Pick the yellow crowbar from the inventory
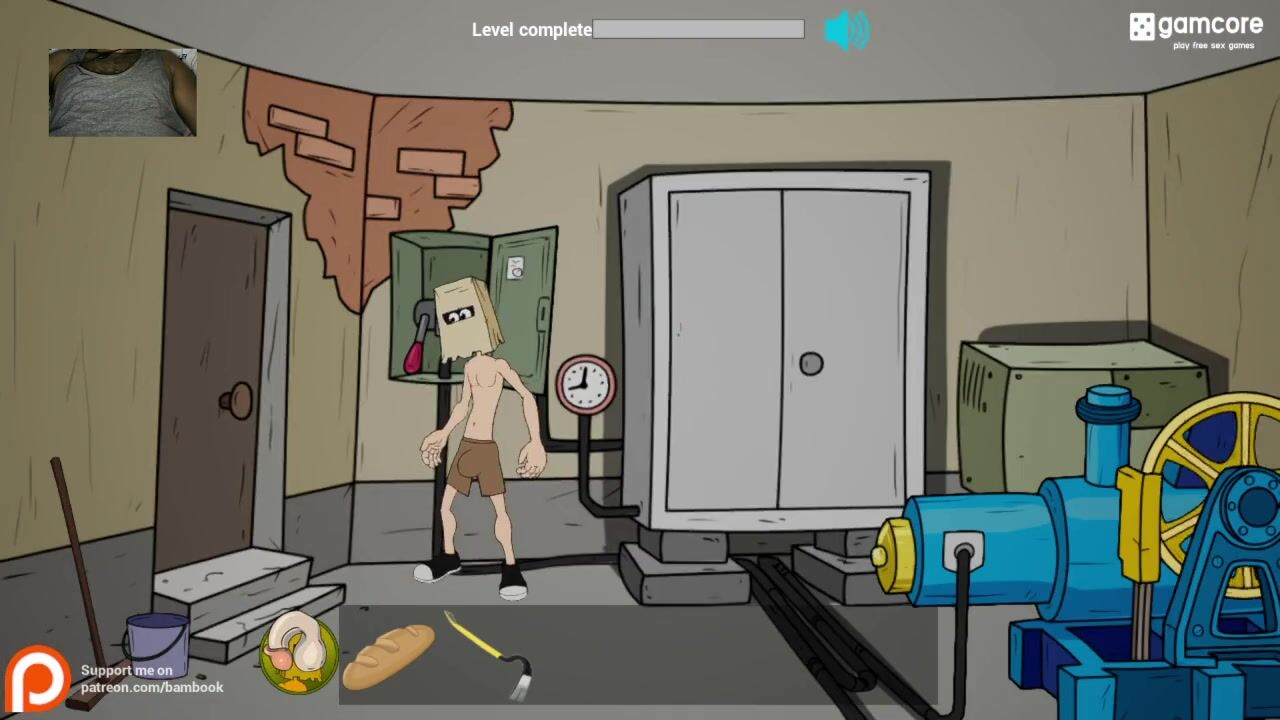Screen dimensions: 1280x720 490,655
